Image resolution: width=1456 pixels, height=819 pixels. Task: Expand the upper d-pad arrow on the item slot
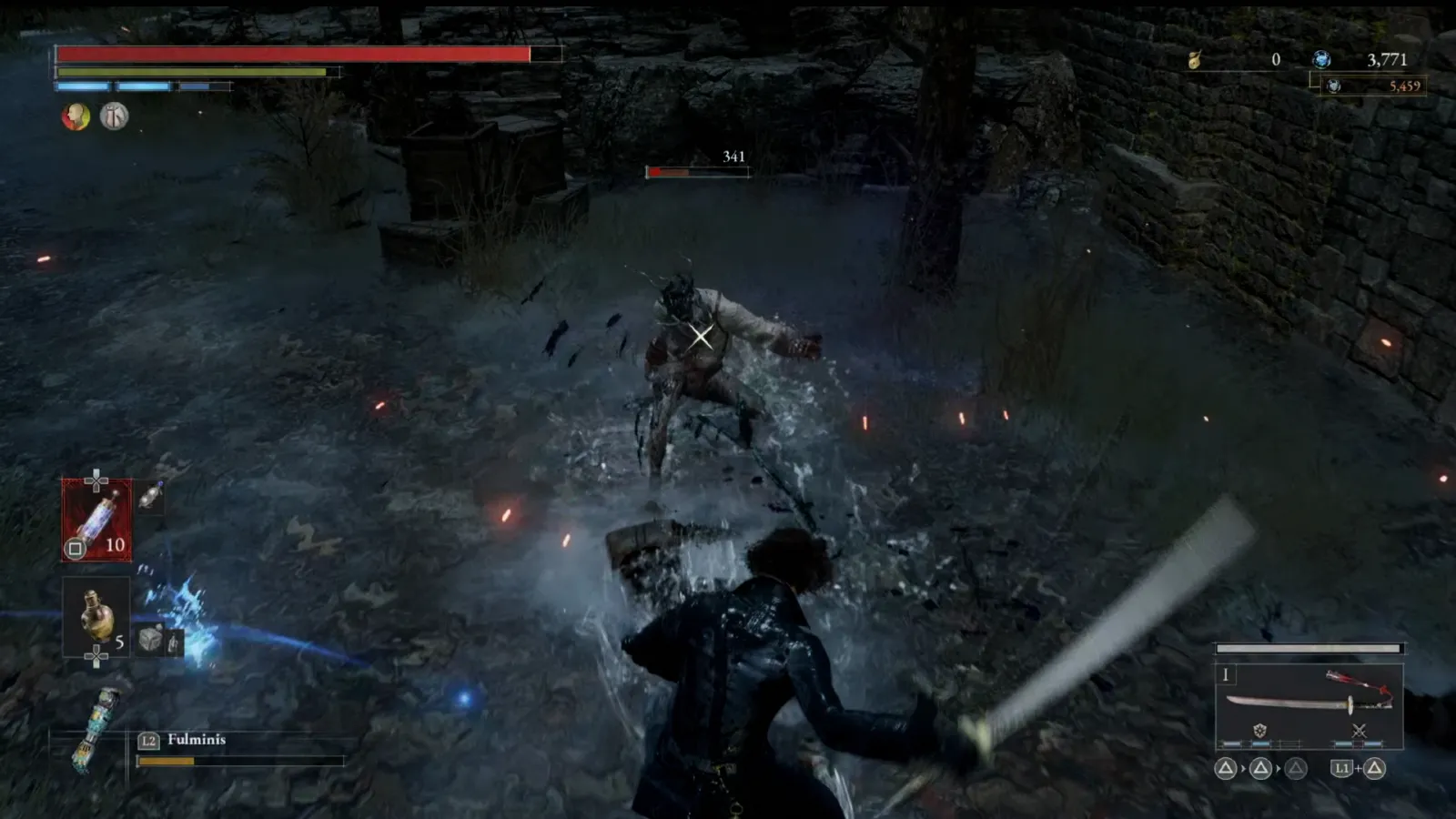(97, 473)
